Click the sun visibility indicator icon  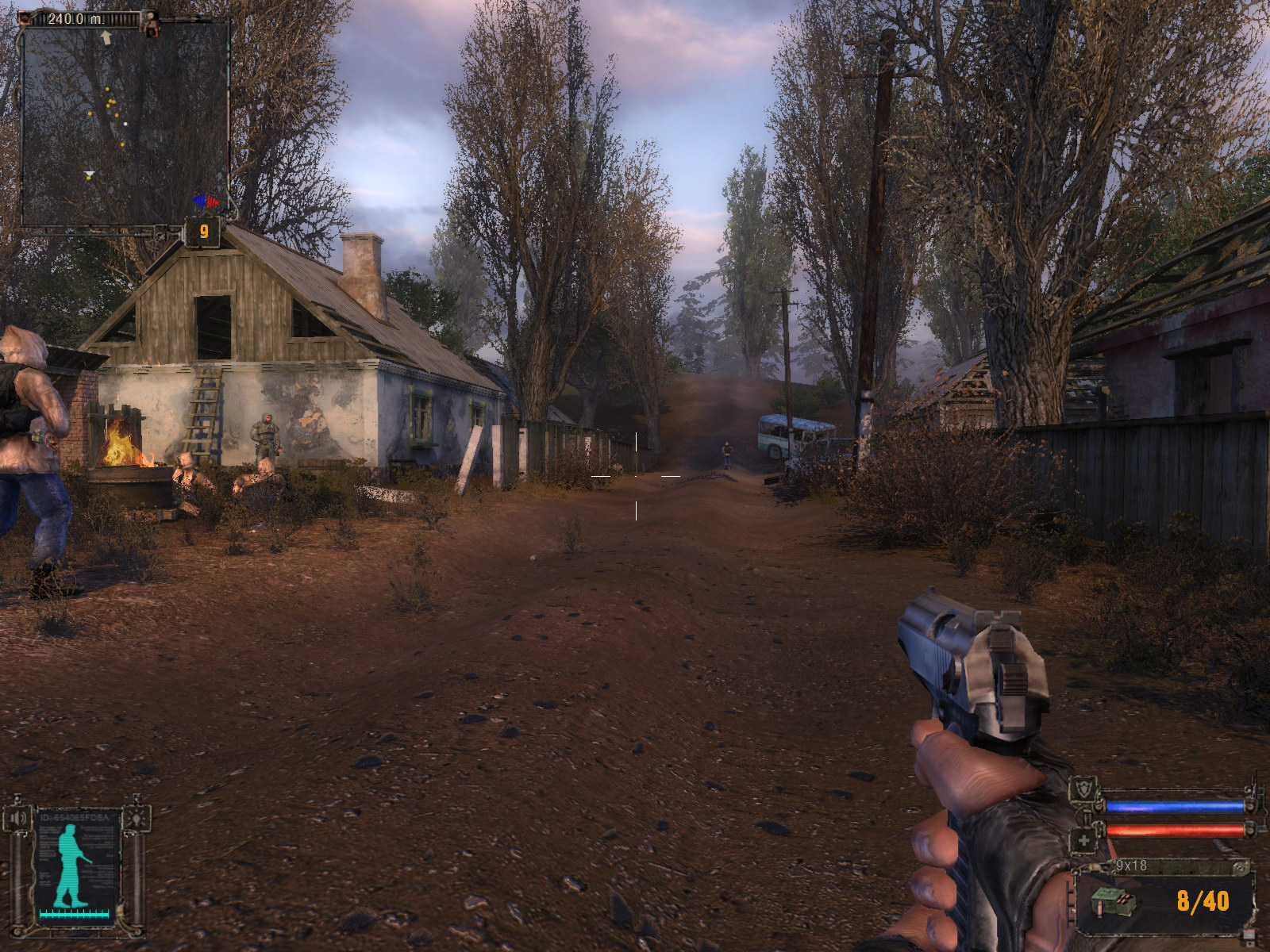tap(137, 817)
